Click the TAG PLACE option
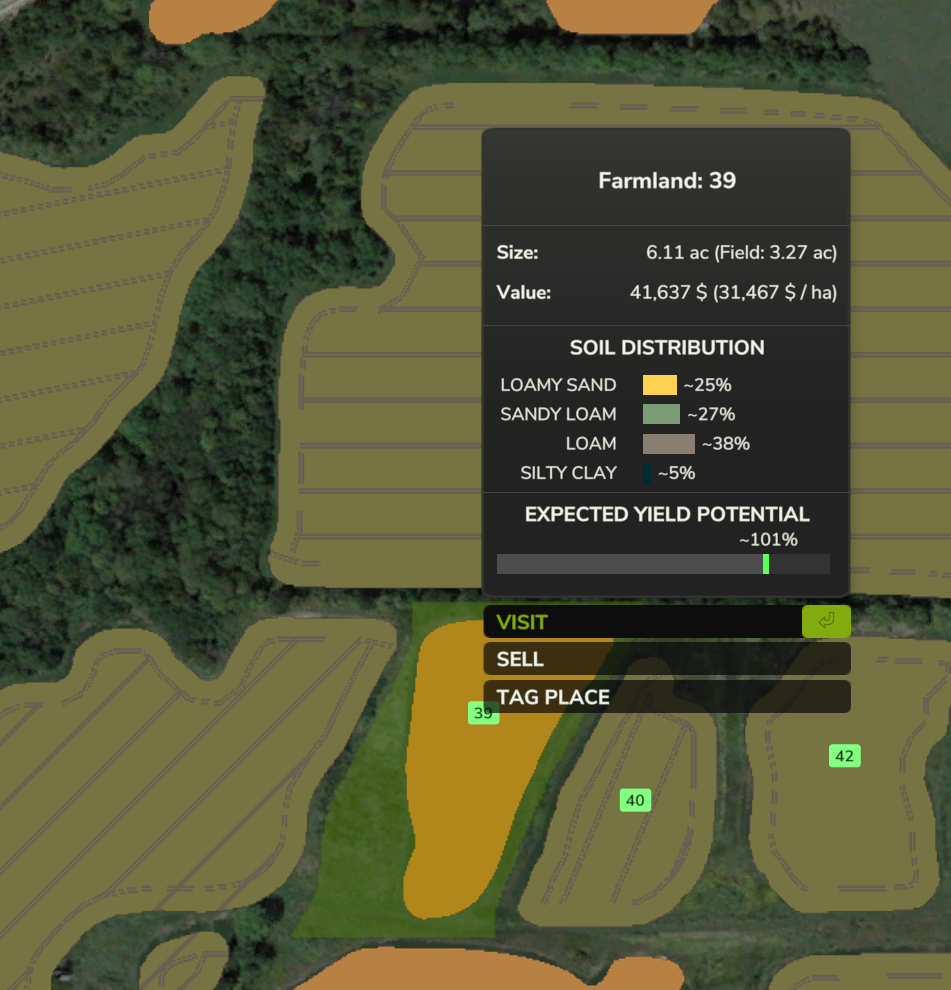 pos(666,697)
